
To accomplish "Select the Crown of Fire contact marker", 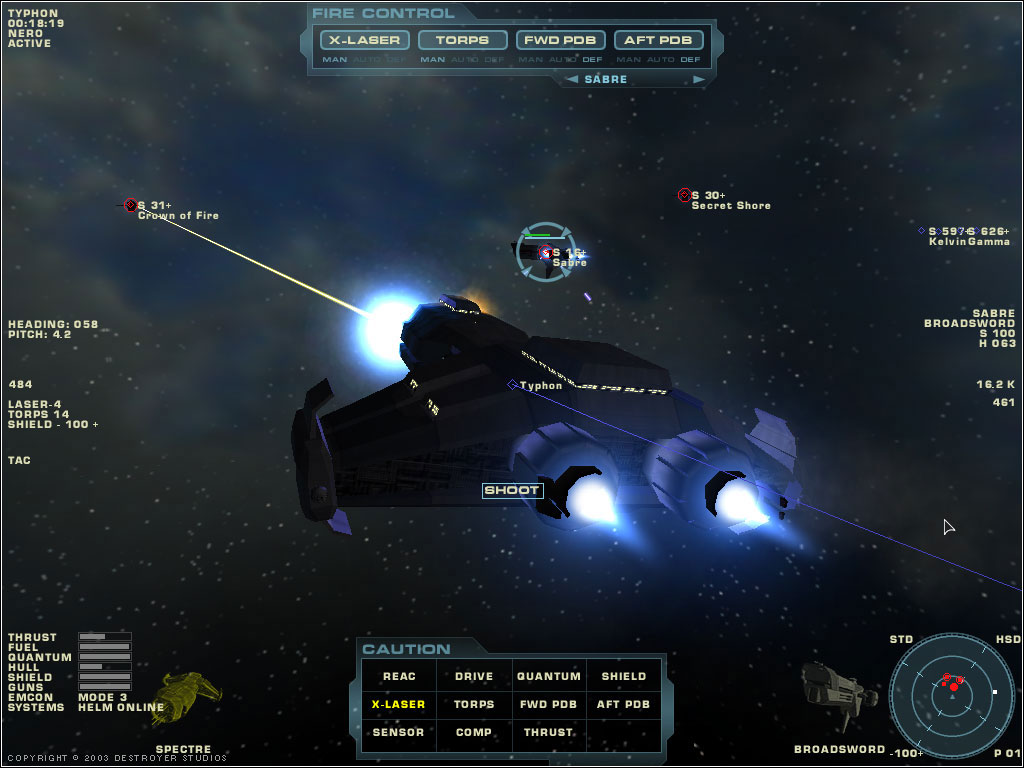I will [x=130, y=205].
